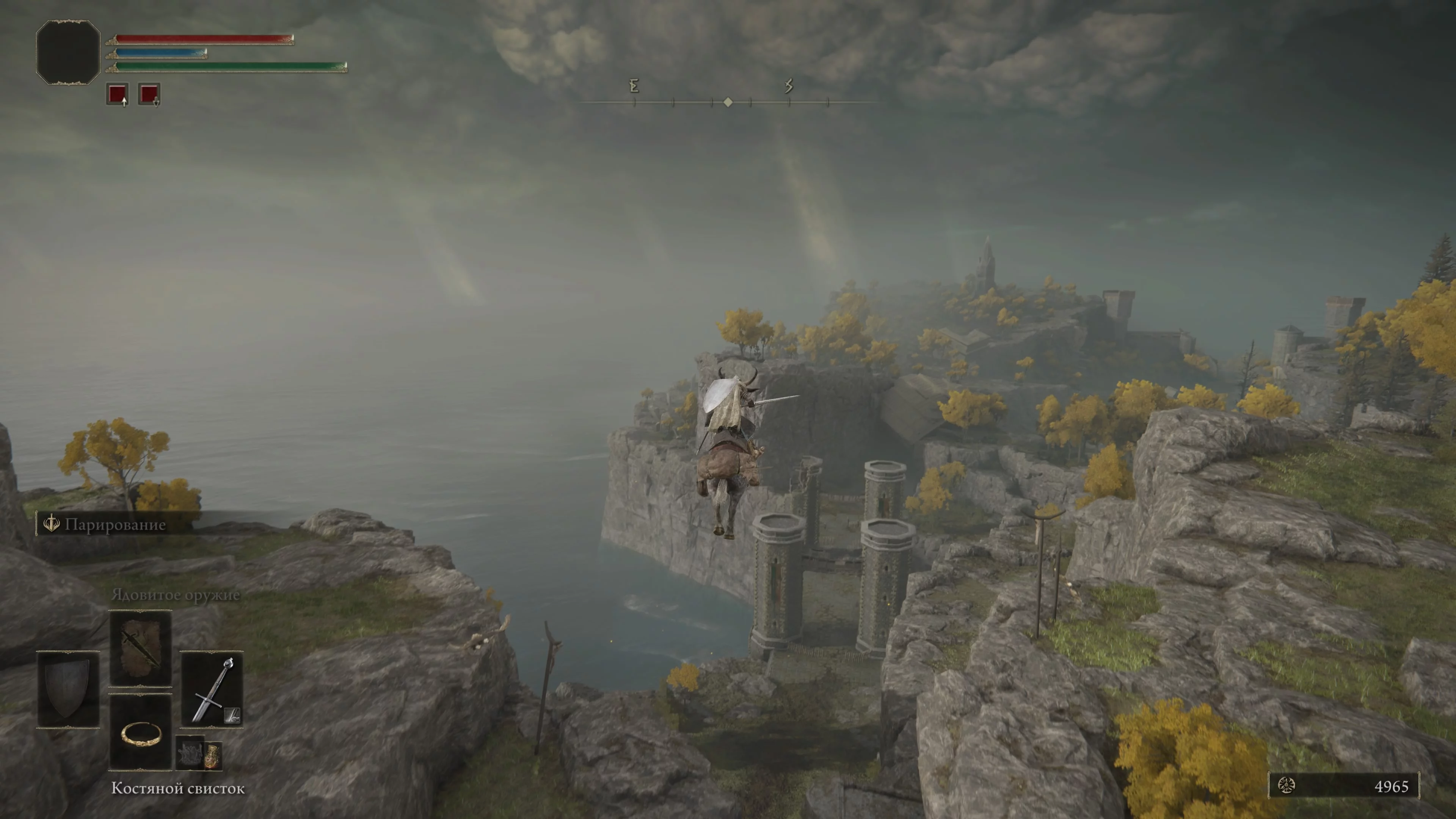Select the sword in the right-hand slot
This screenshot has height=819, width=1456.
click(212, 689)
